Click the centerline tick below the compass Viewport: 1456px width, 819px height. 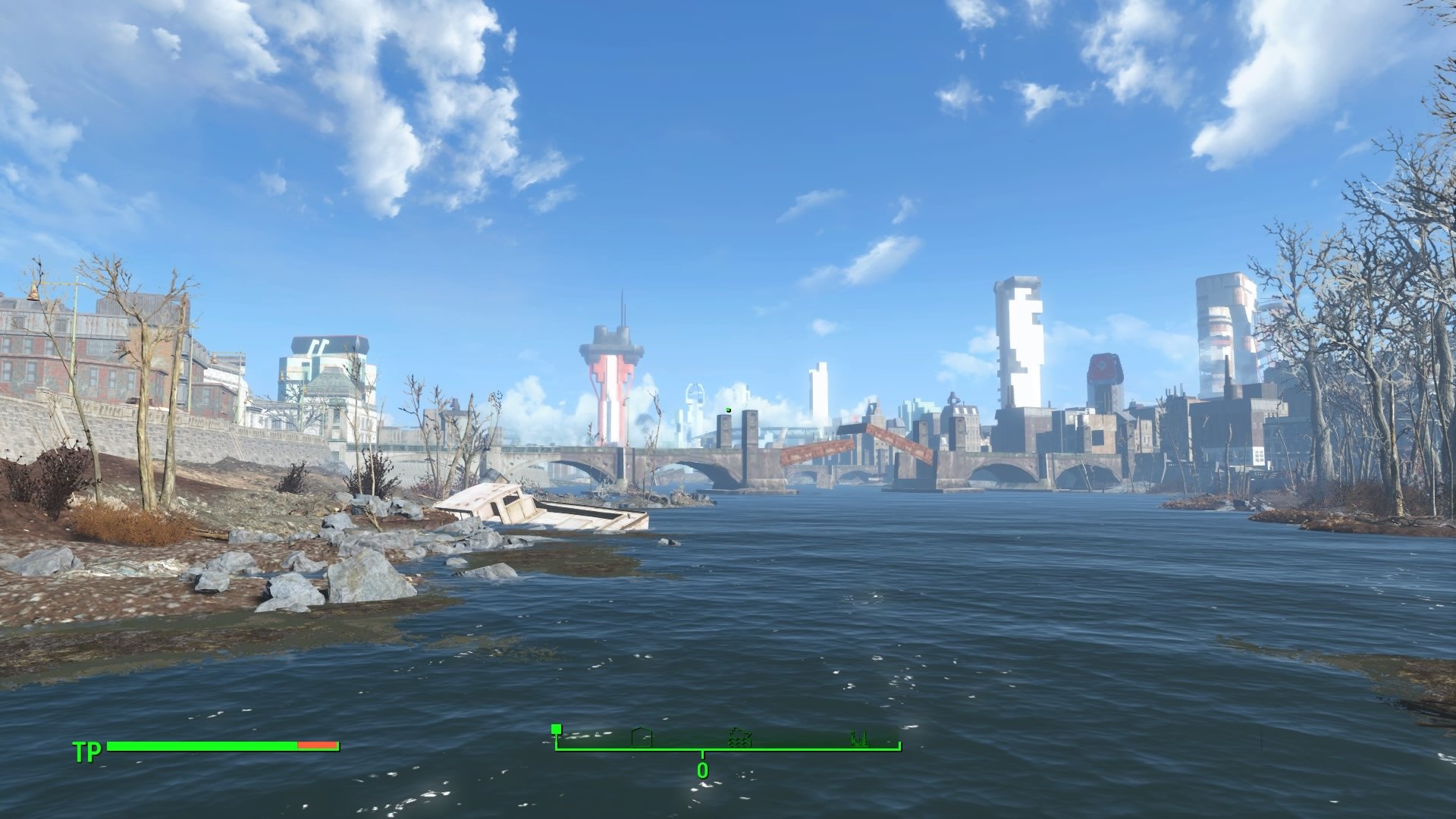coord(703,754)
